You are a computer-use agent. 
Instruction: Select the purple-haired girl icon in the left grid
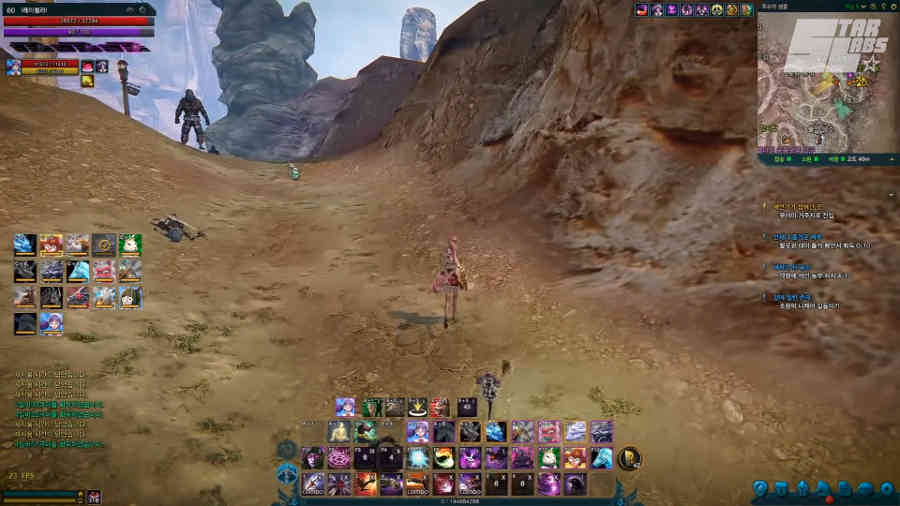click(51, 322)
